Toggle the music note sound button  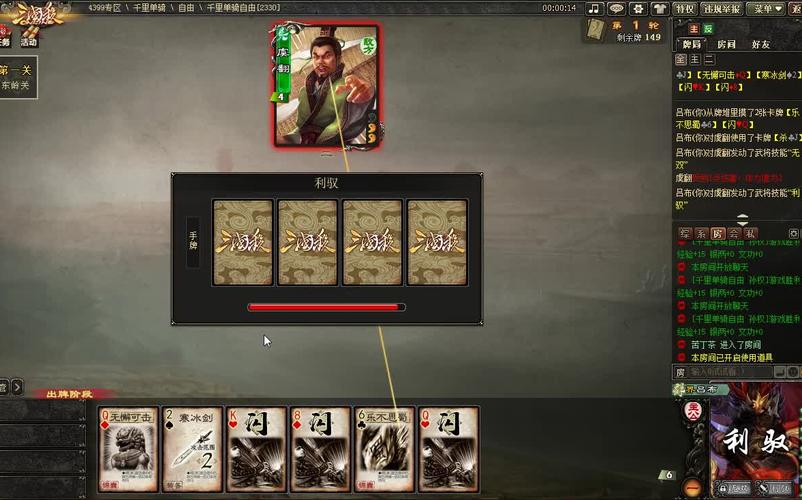[x=594, y=8]
